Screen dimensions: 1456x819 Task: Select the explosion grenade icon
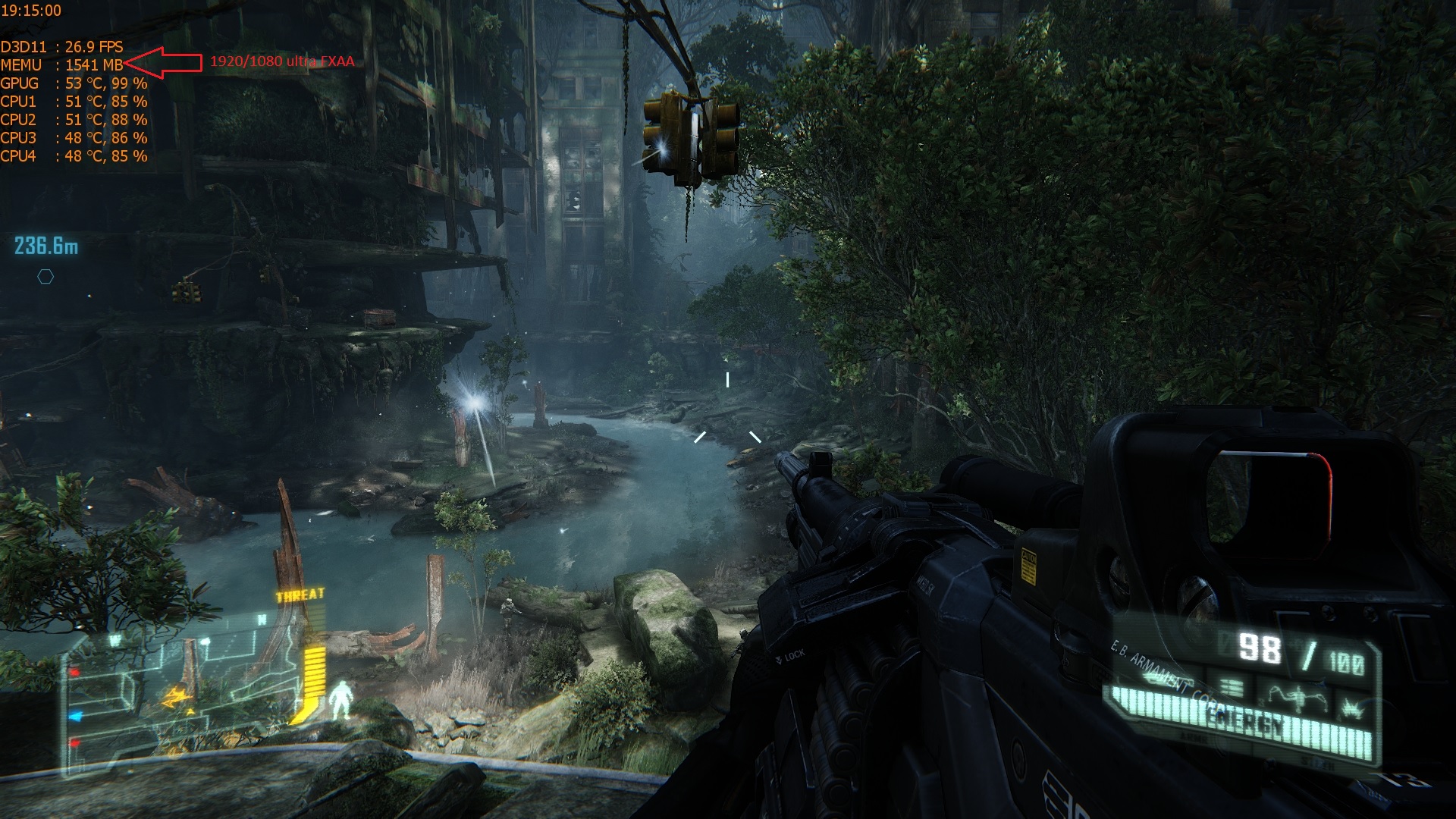[x=1352, y=708]
